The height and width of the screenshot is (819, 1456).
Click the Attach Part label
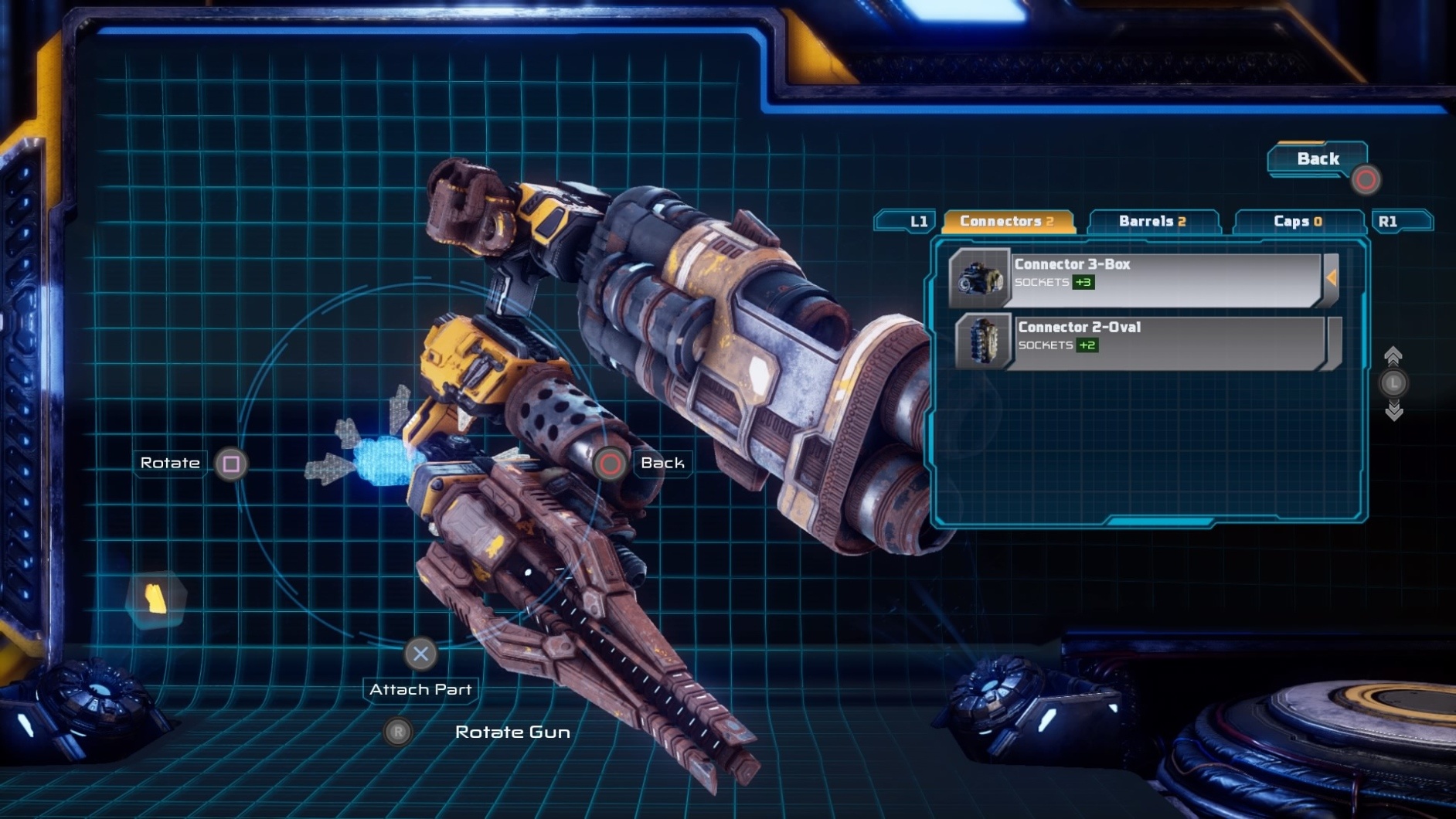click(420, 689)
